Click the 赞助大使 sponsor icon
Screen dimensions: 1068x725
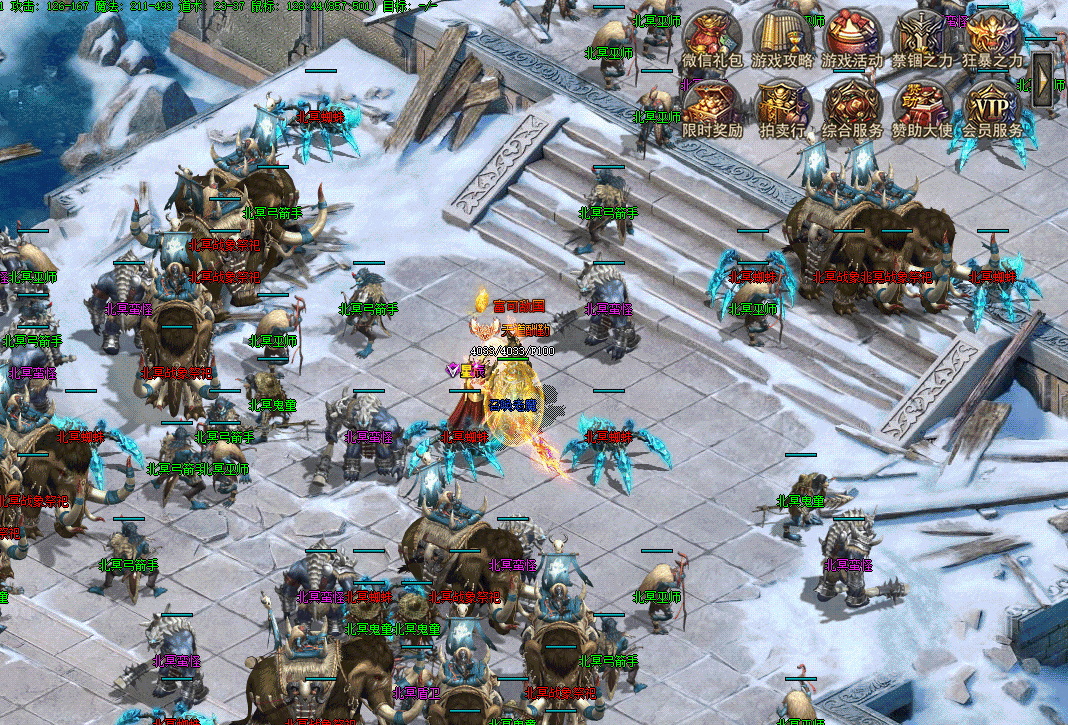[x=922, y=107]
